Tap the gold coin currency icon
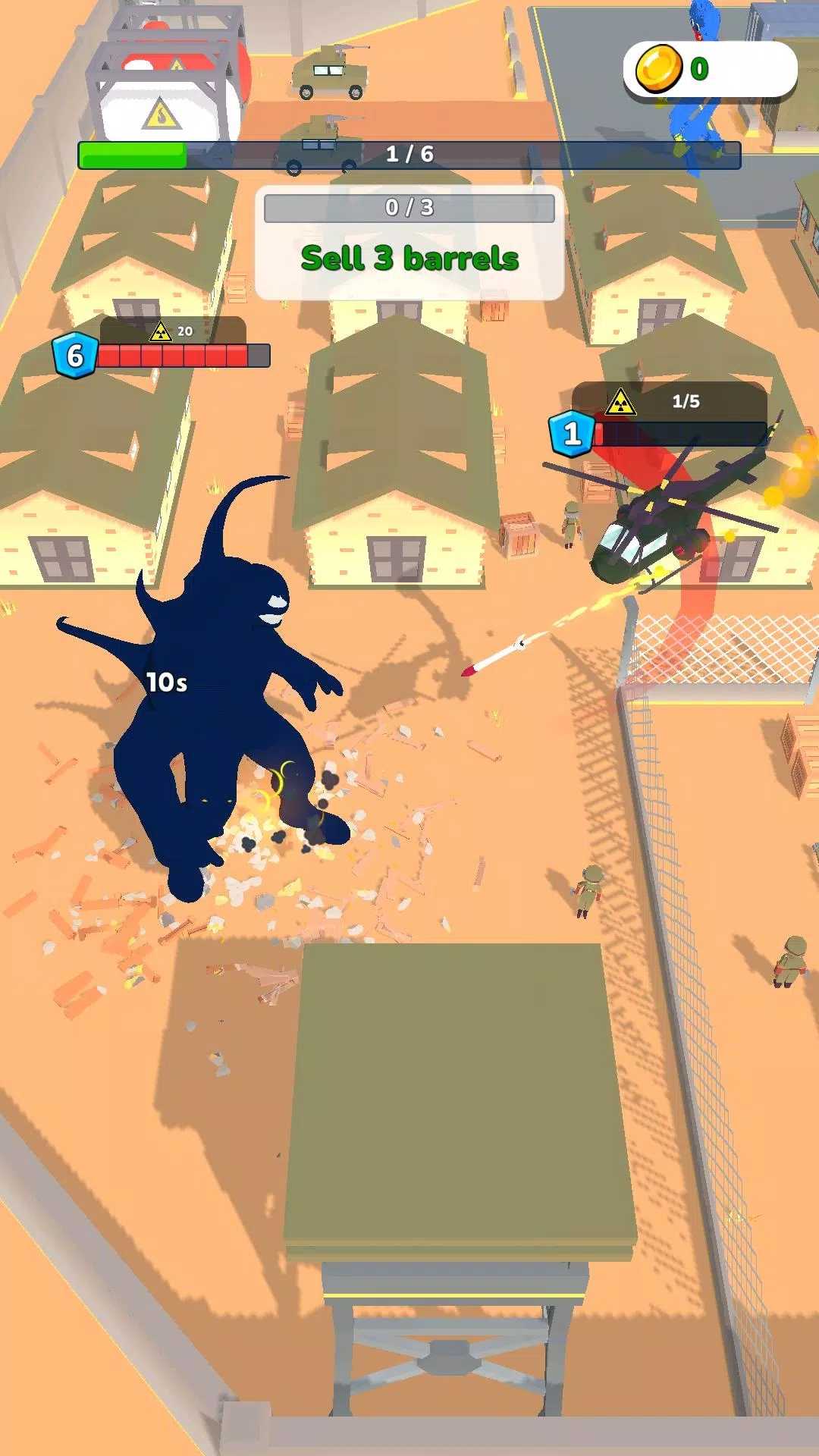The image size is (819, 1456). pos(657,69)
